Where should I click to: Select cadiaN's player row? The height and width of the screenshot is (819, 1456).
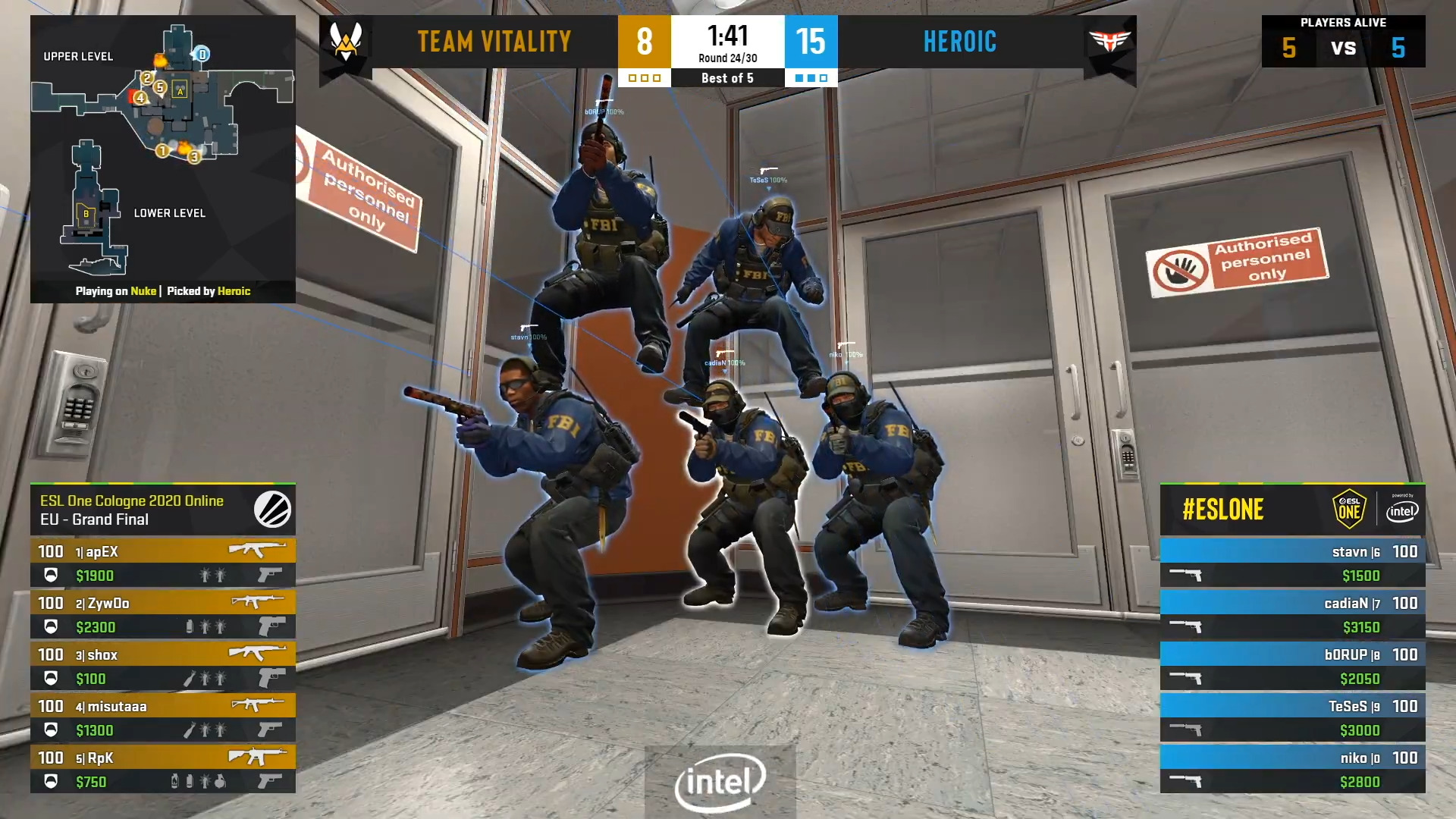(x=1292, y=614)
